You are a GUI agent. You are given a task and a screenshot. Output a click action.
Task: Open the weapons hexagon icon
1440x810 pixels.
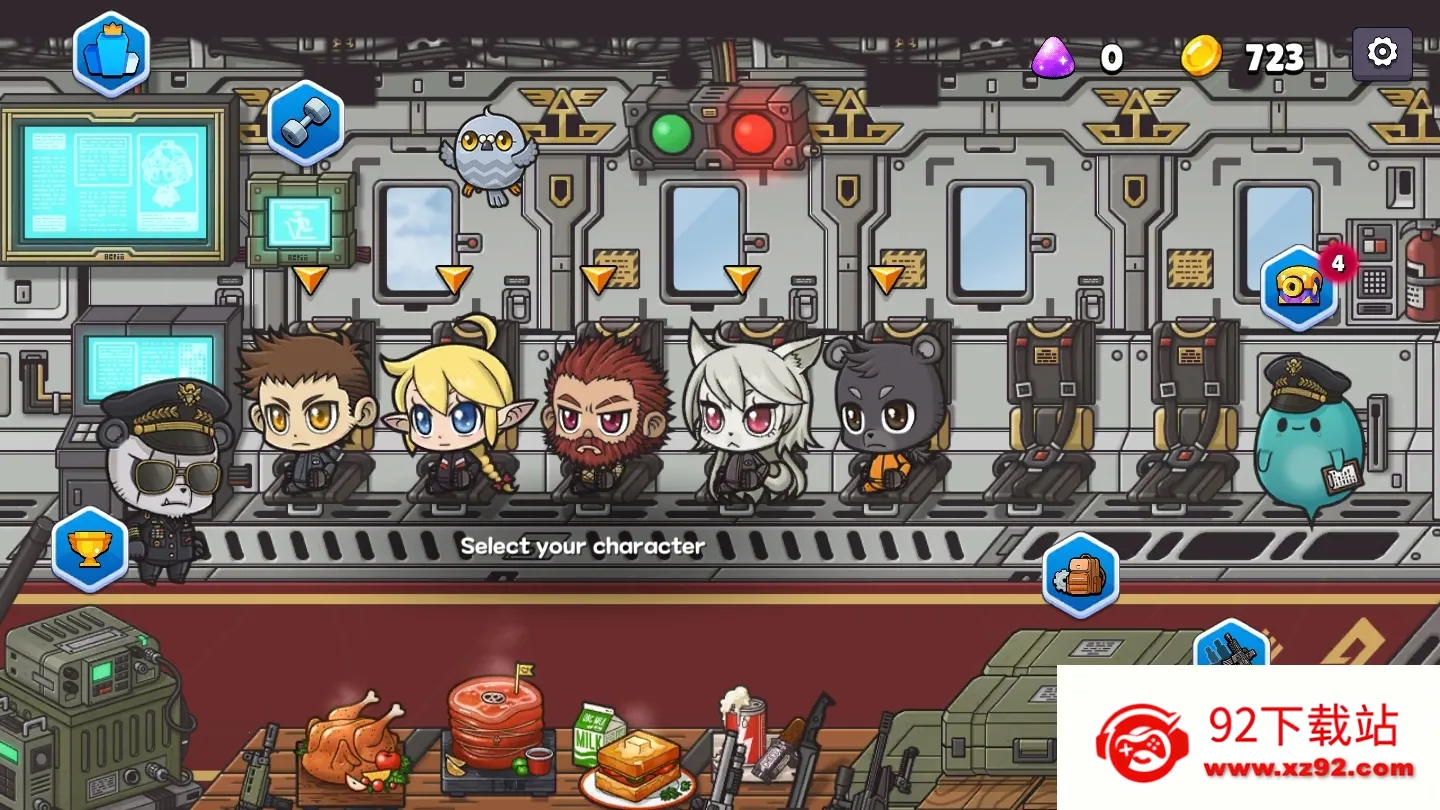point(1231,645)
